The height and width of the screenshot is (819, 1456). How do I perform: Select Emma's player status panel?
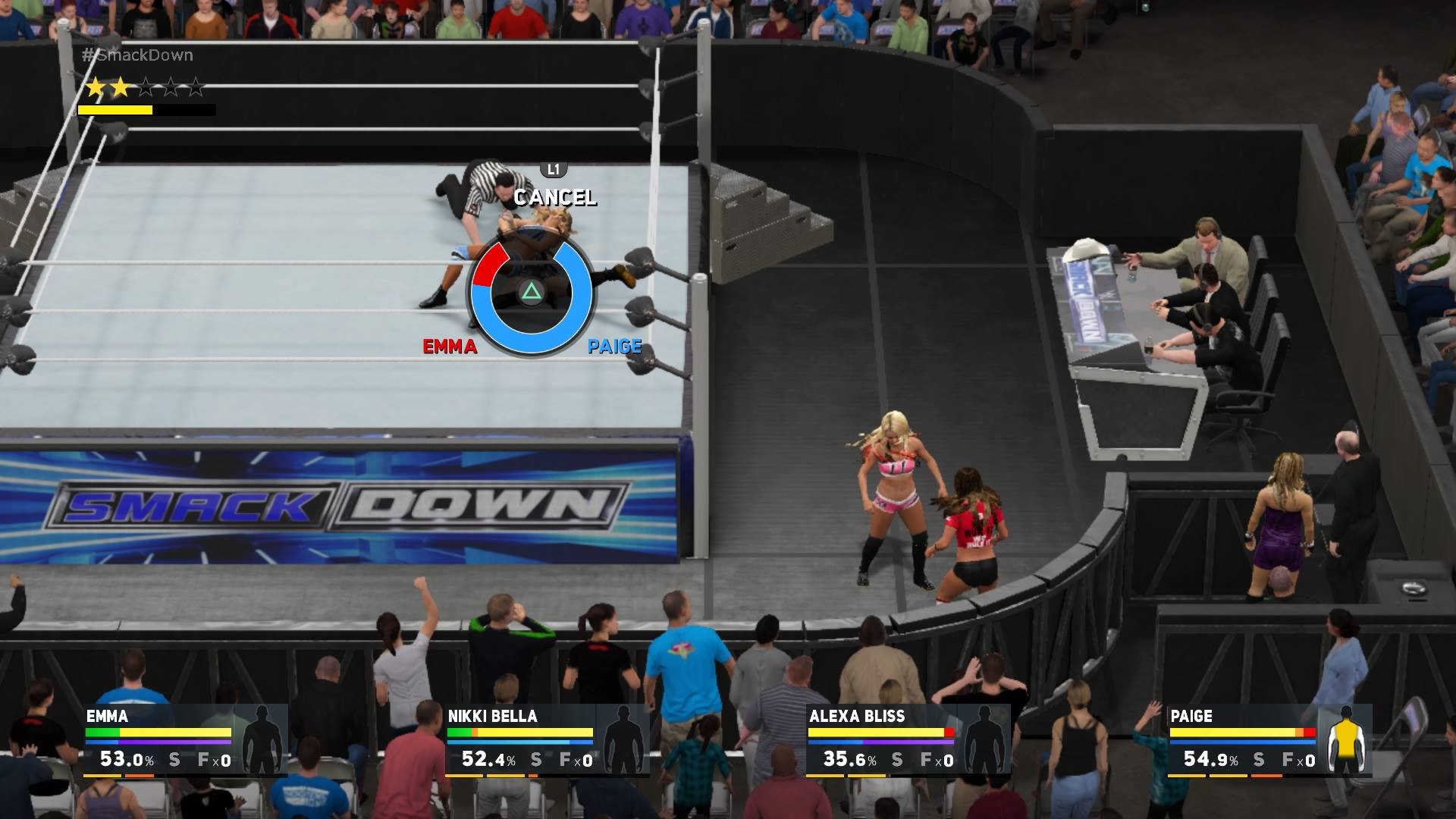pyautogui.click(x=185, y=740)
